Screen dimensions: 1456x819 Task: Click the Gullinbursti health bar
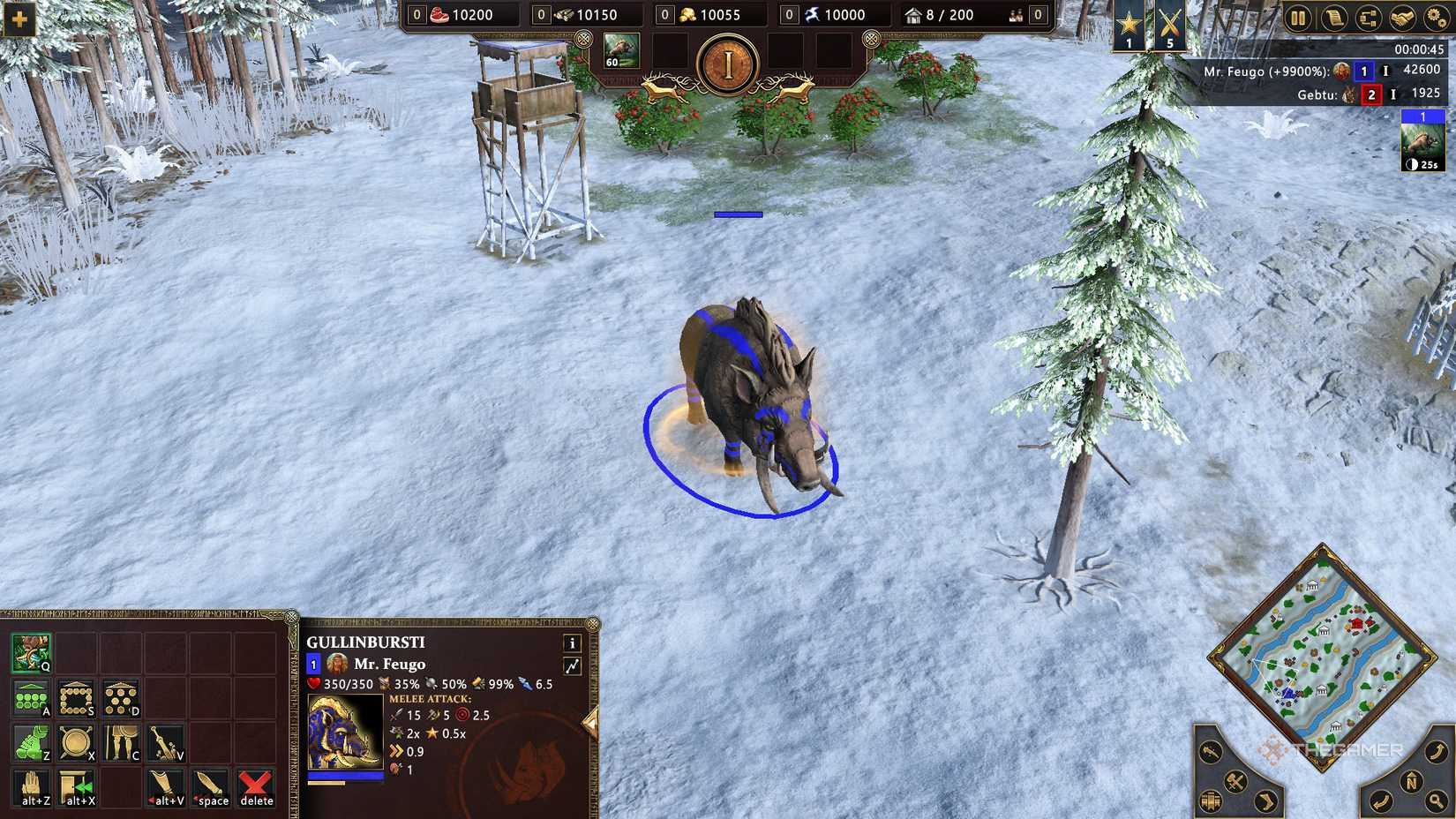346,774
